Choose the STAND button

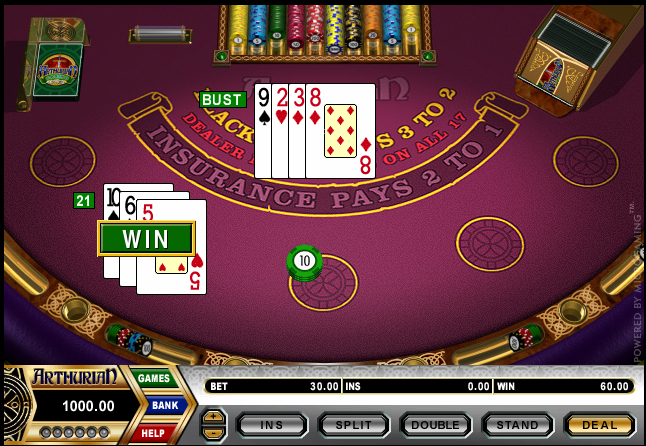pyautogui.click(x=517, y=425)
